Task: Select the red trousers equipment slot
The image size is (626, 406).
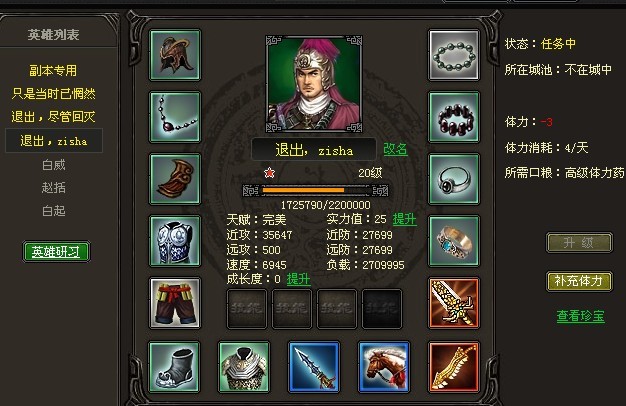Action: pos(174,302)
